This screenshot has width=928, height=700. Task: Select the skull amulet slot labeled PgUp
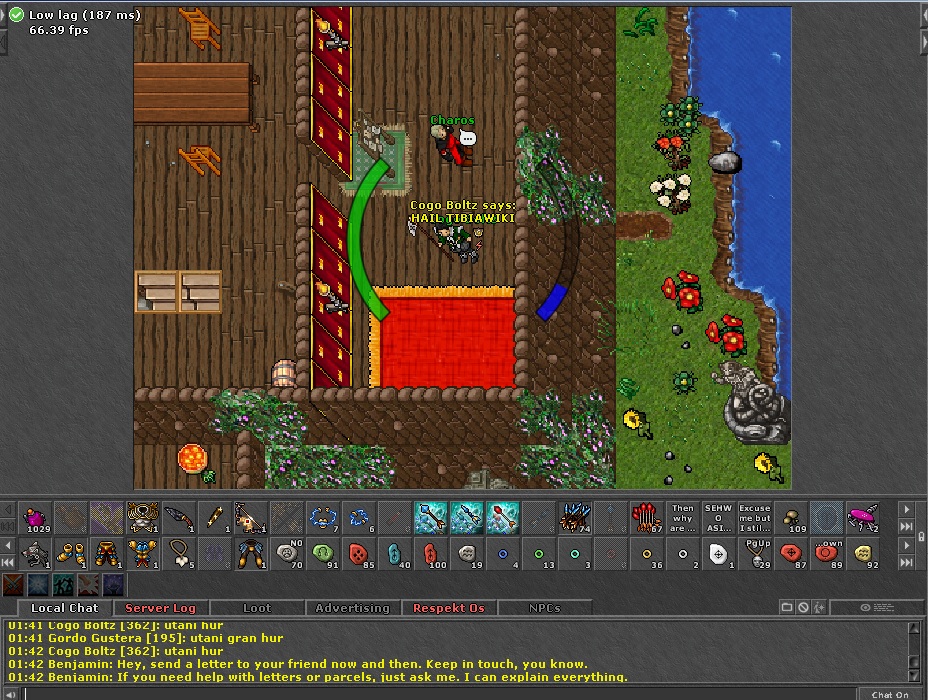[x=755, y=553]
